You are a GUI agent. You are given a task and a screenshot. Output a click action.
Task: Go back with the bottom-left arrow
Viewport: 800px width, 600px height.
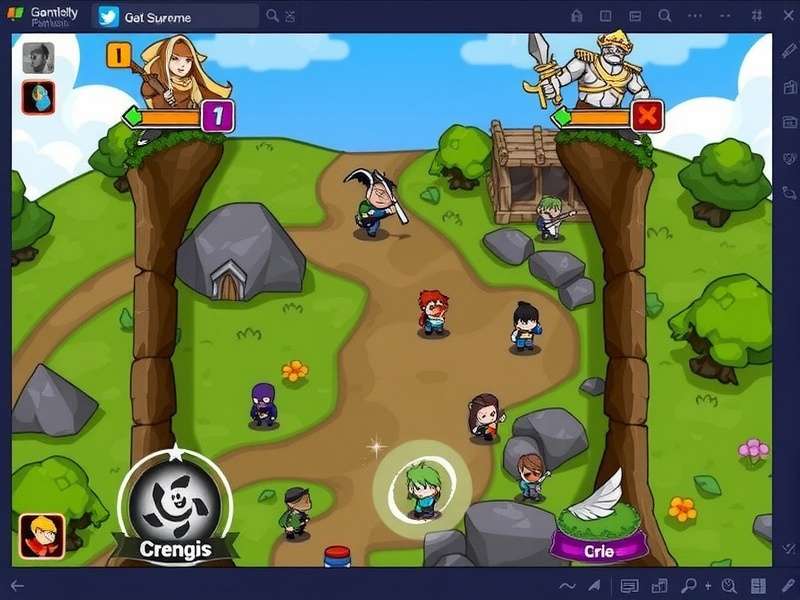[x=17, y=586]
